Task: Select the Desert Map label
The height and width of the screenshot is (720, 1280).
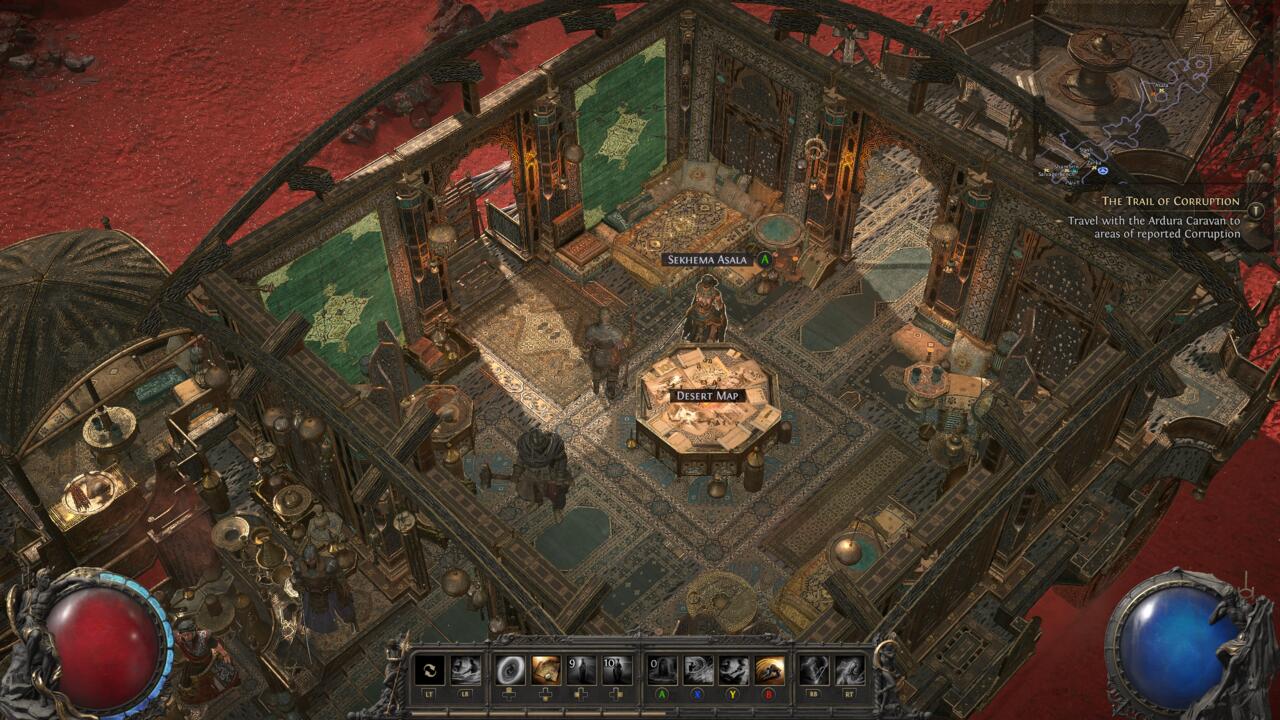Action: click(x=708, y=396)
